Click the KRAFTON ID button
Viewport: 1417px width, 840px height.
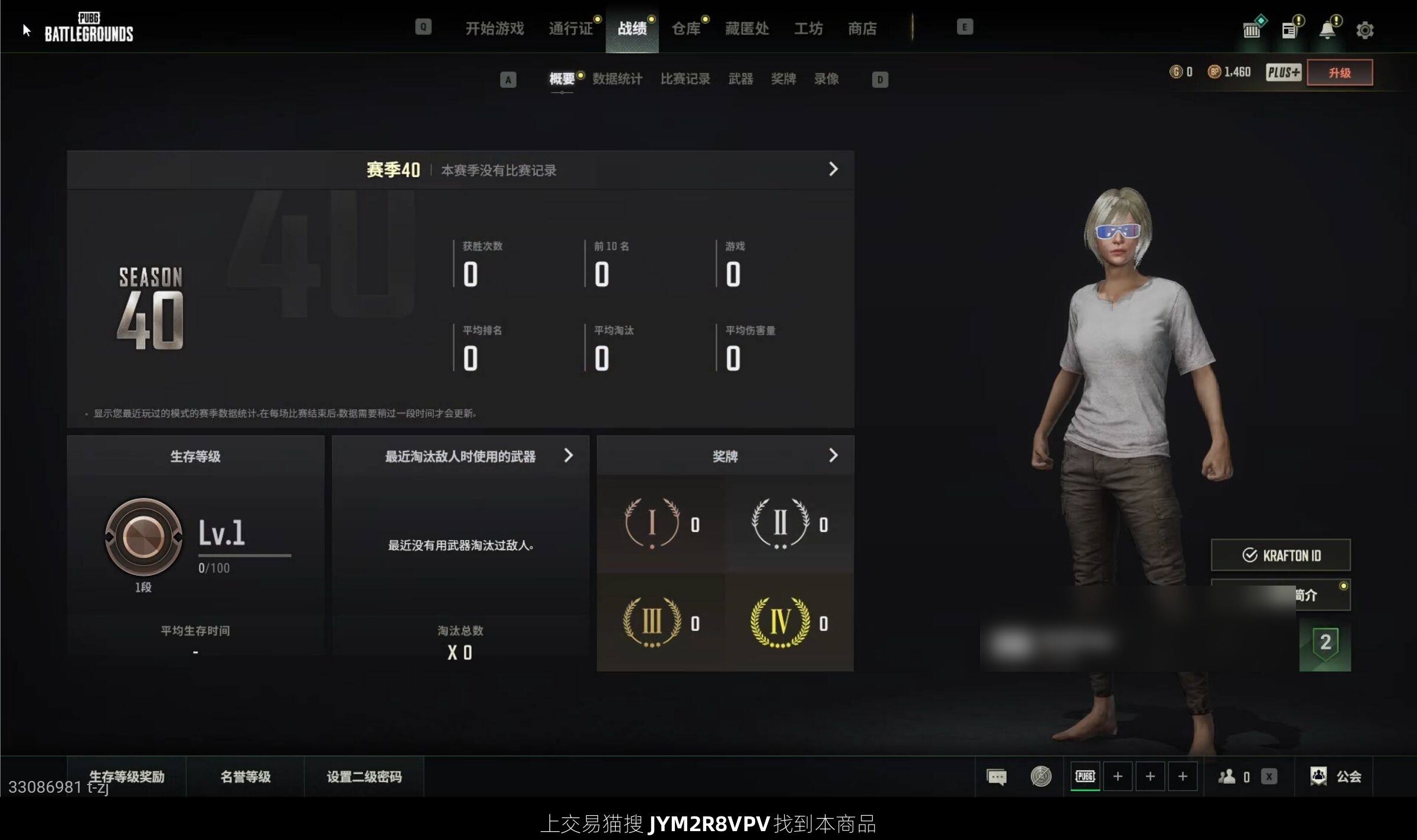[x=1281, y=555]
